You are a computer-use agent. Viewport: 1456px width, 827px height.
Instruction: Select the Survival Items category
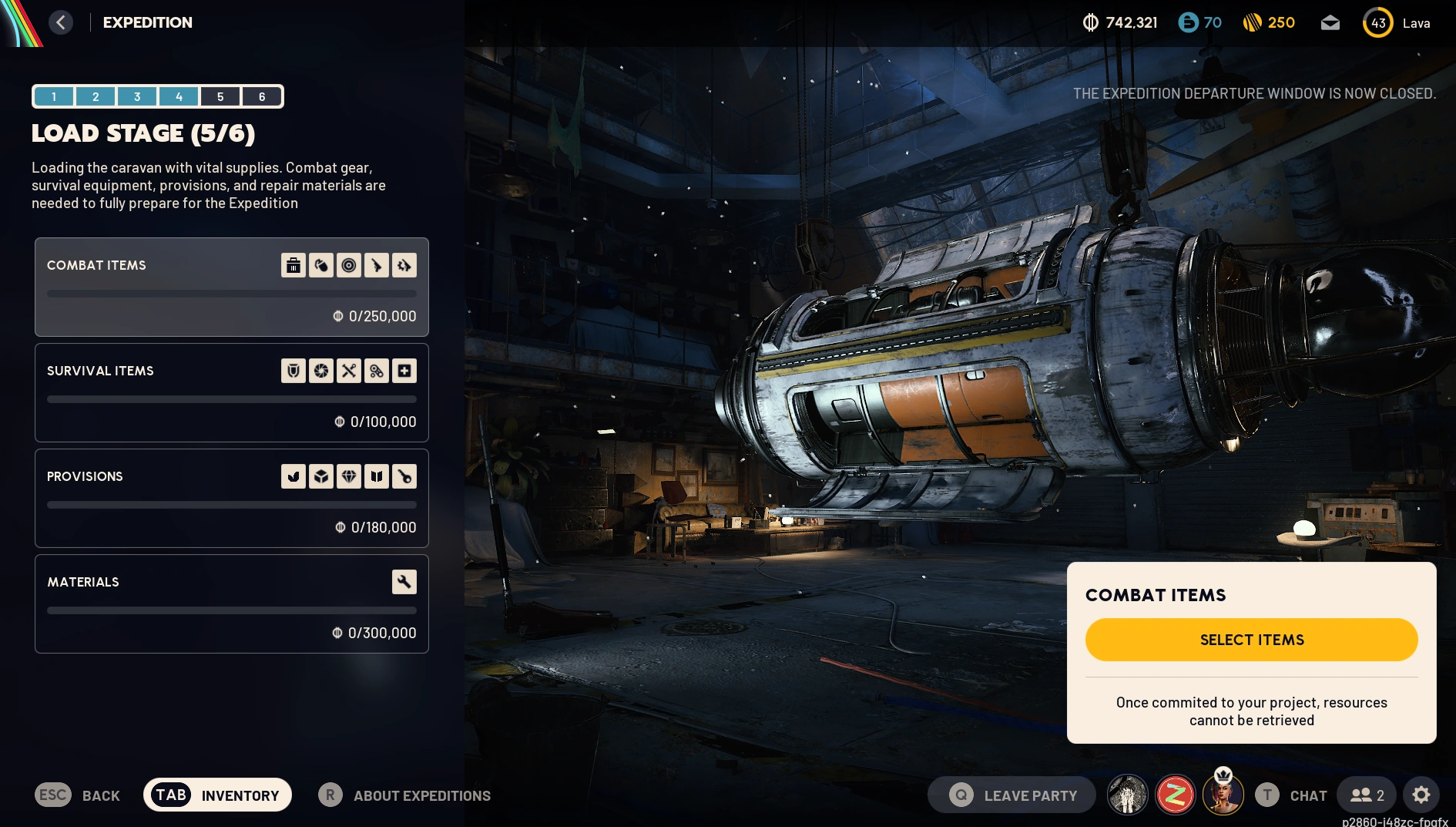click(x=231, y=392)
